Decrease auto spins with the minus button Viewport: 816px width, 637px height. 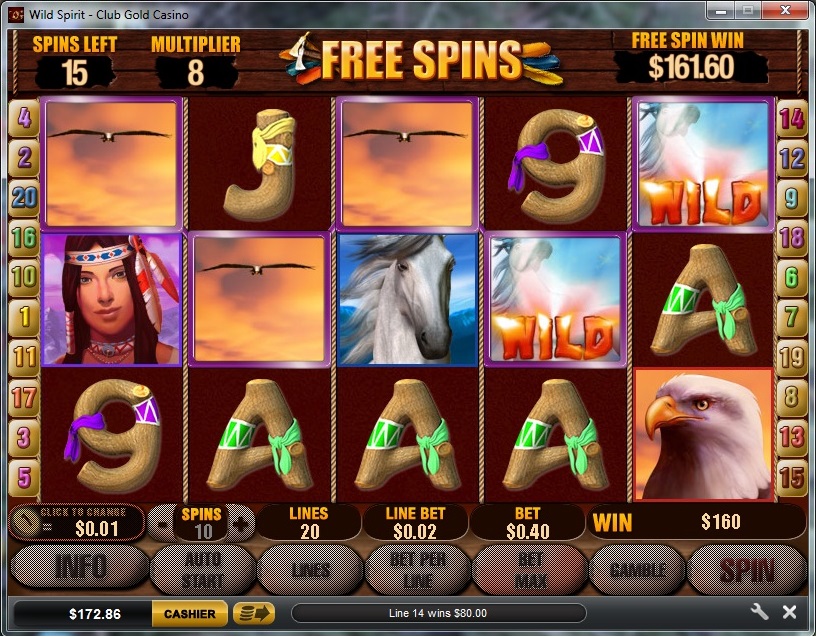[x=162, y=523]
